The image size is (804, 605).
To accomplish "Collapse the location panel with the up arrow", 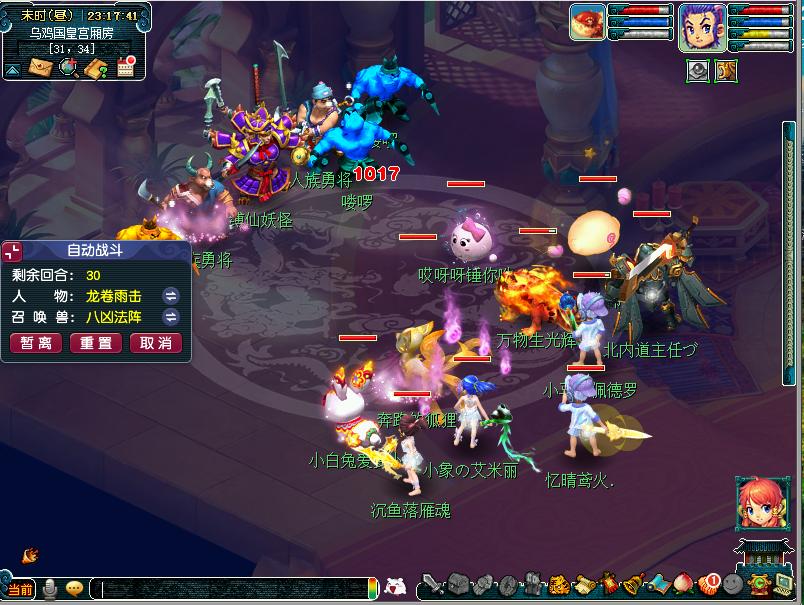I will point(12,69).
